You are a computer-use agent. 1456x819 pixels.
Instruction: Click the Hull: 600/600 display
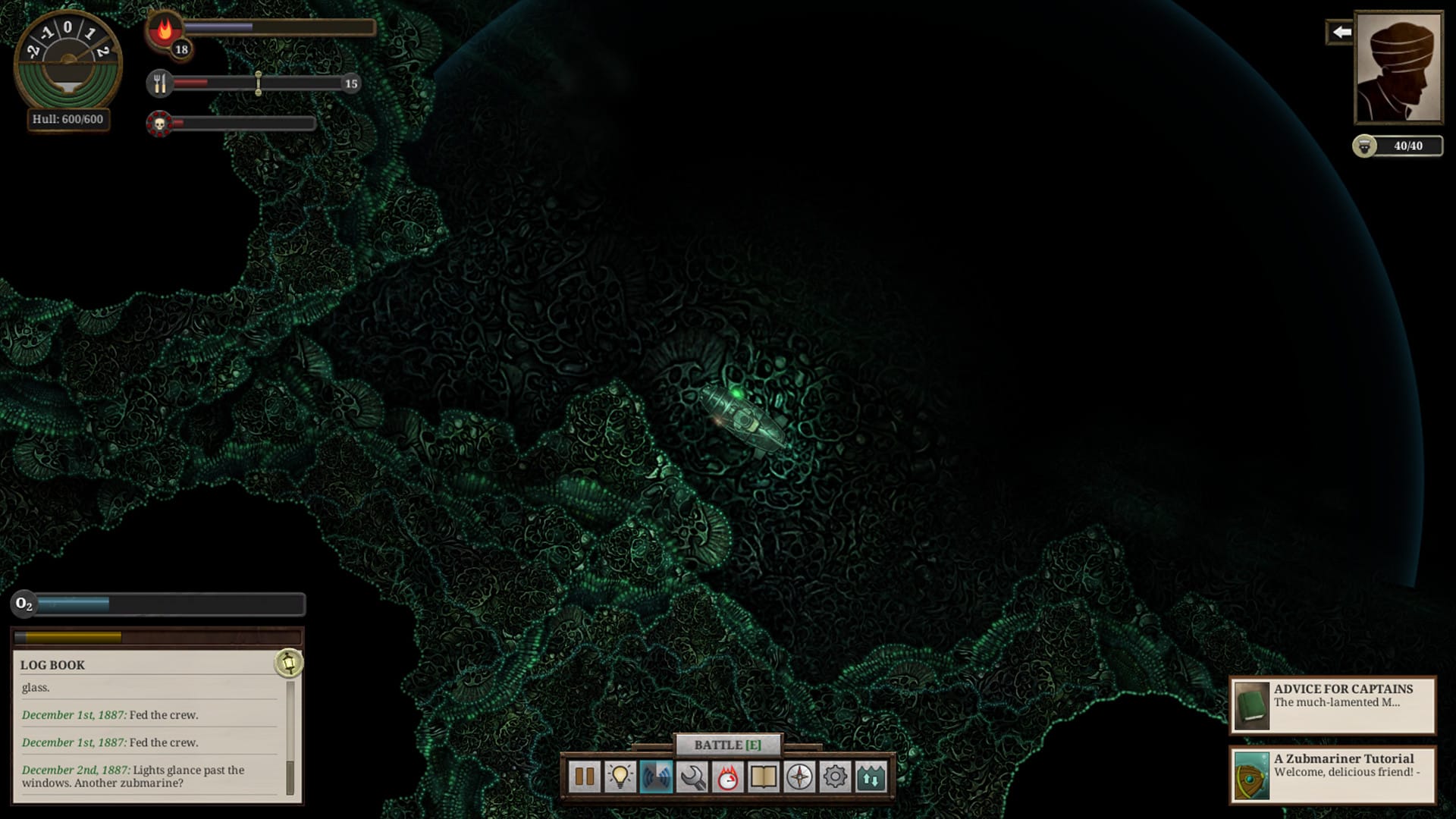[x=67, y=119]
